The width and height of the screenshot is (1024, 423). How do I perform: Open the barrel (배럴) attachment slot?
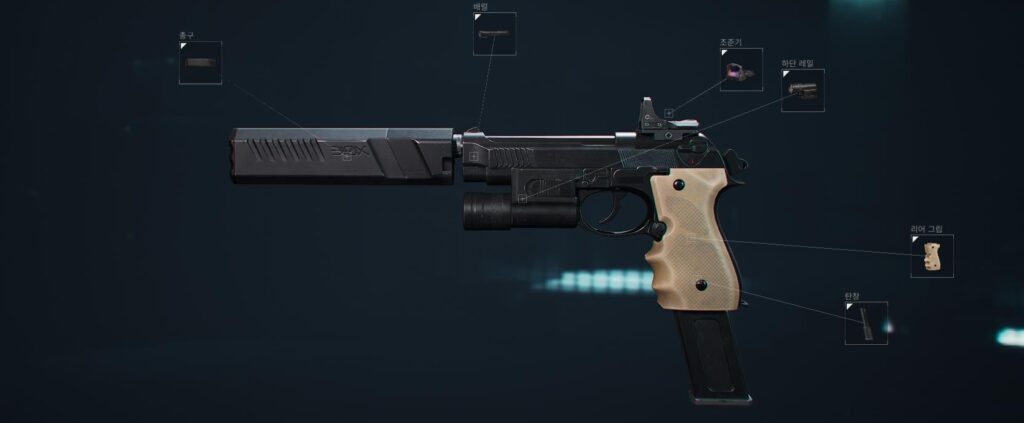pos(494,34)
